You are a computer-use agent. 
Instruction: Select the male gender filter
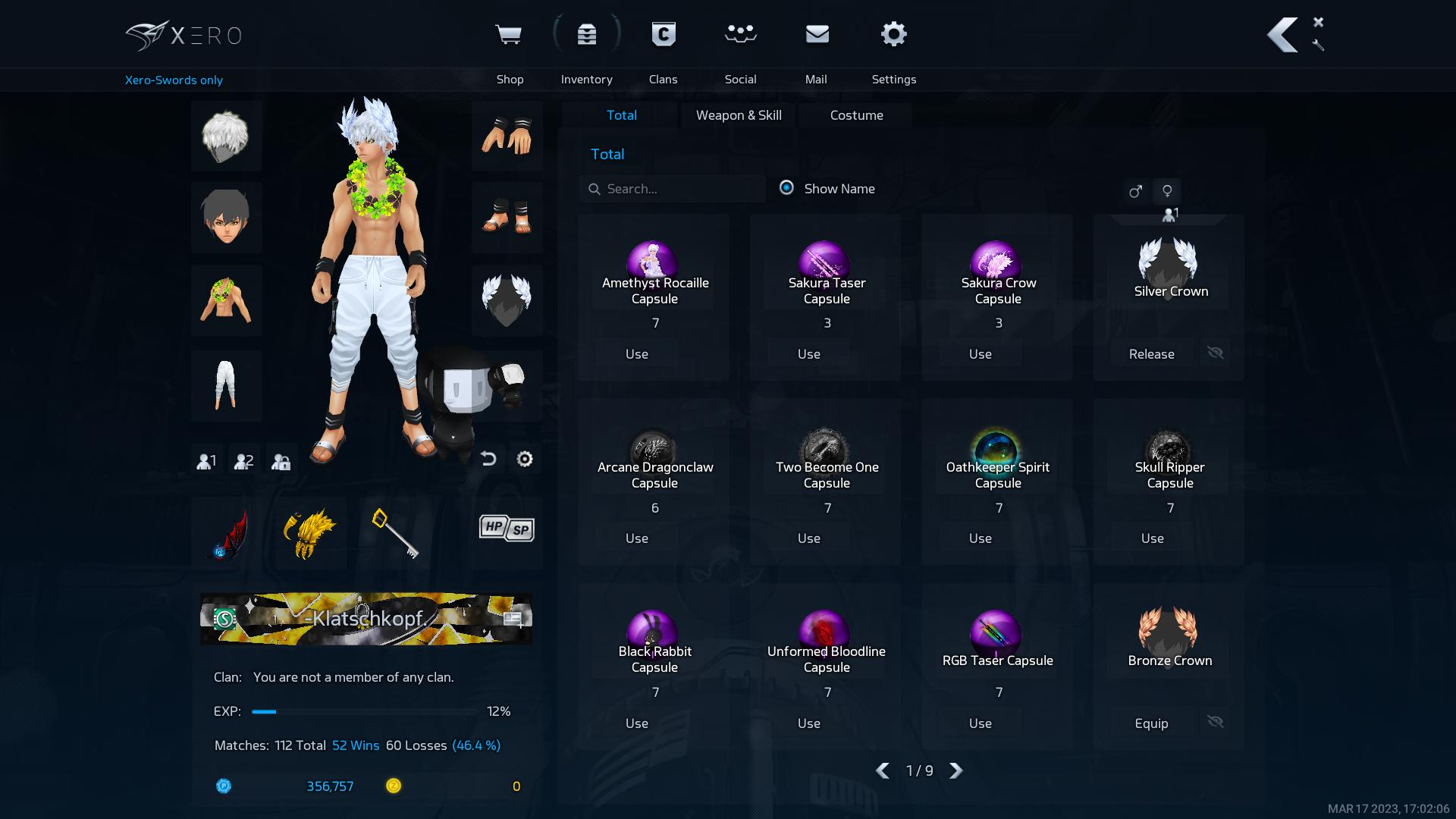click(1134, 191)
